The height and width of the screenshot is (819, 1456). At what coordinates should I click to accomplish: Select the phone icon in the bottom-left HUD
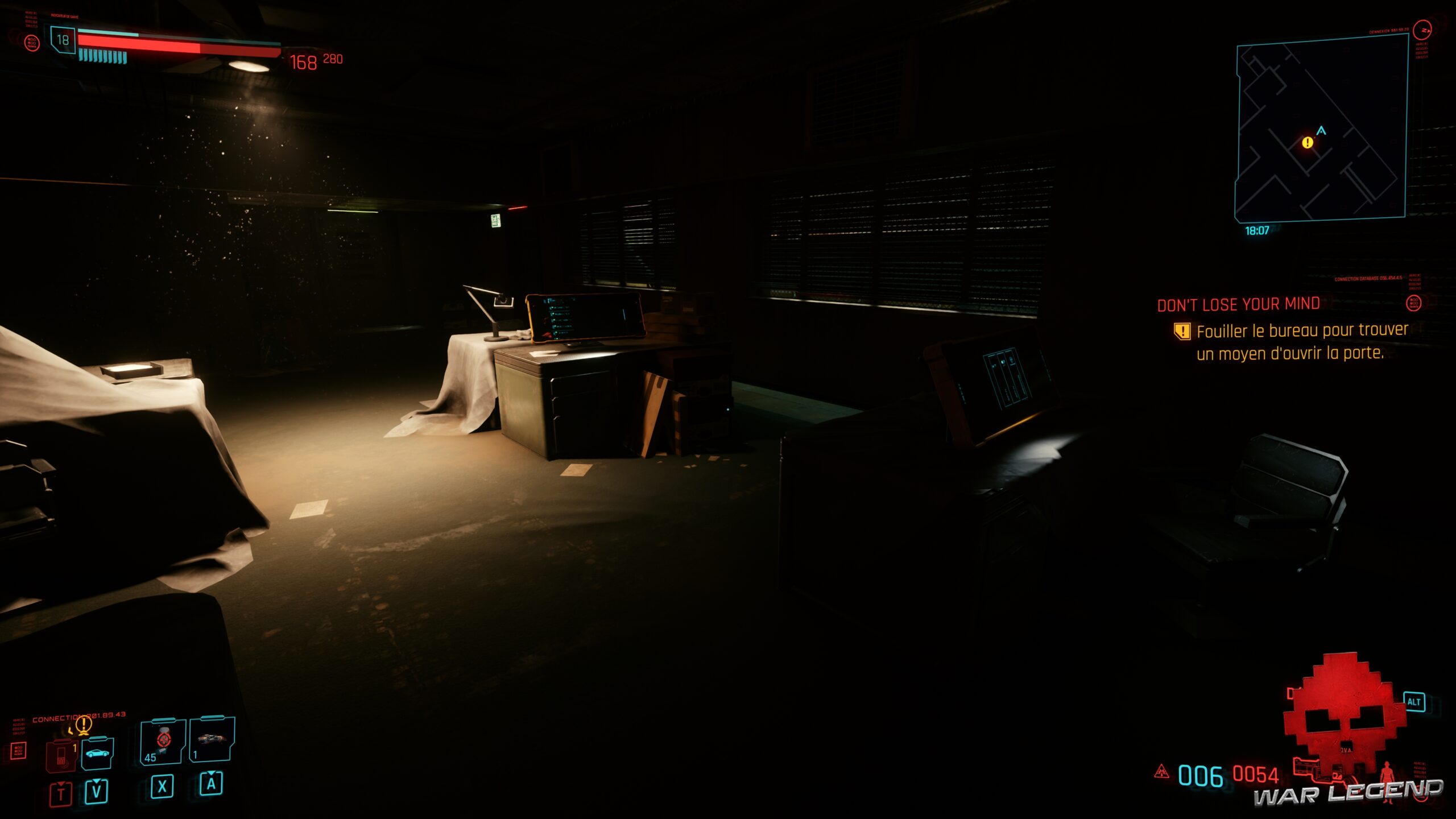coord(61,758)
